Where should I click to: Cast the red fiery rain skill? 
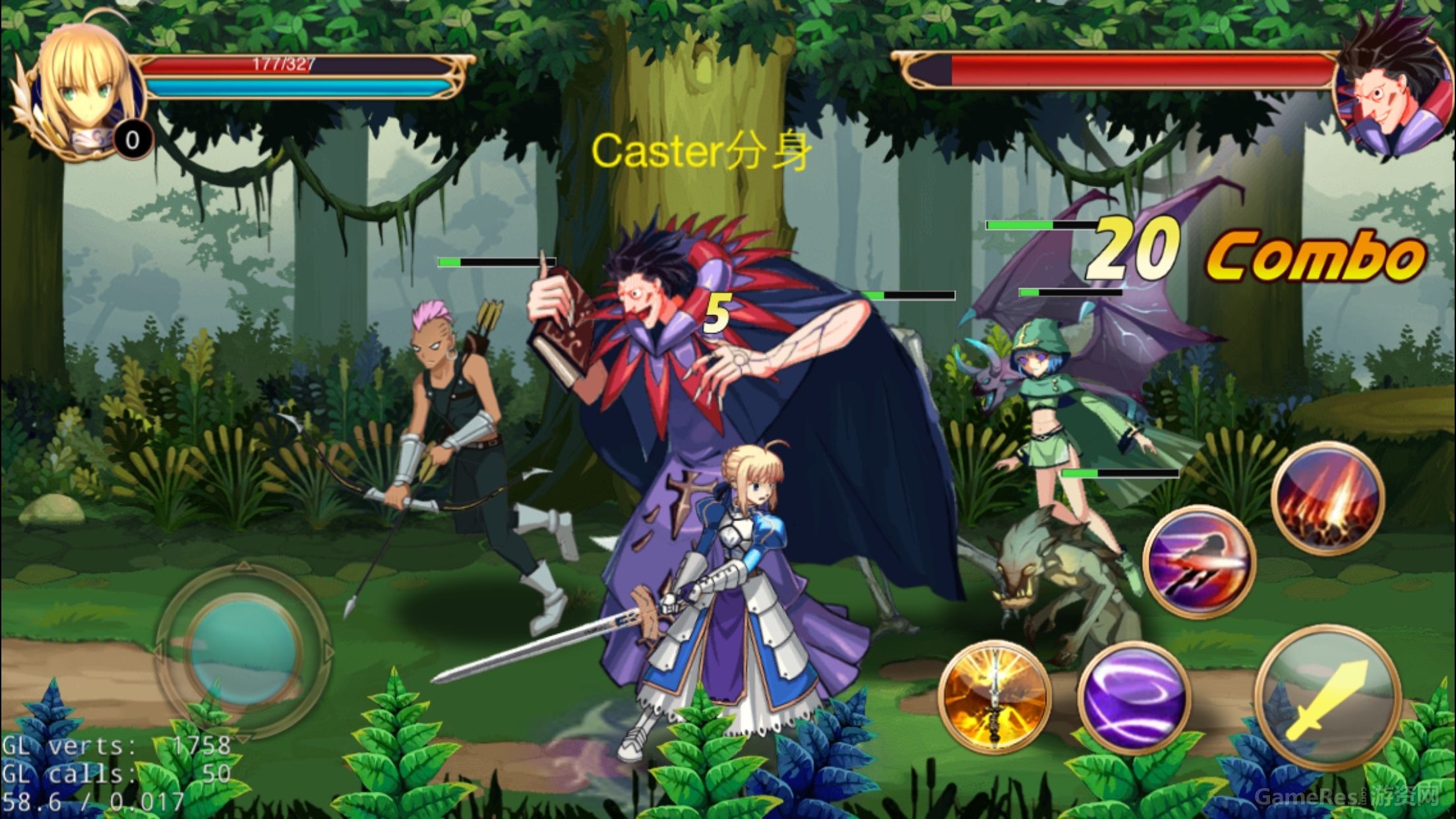[x=1327, y=499]
